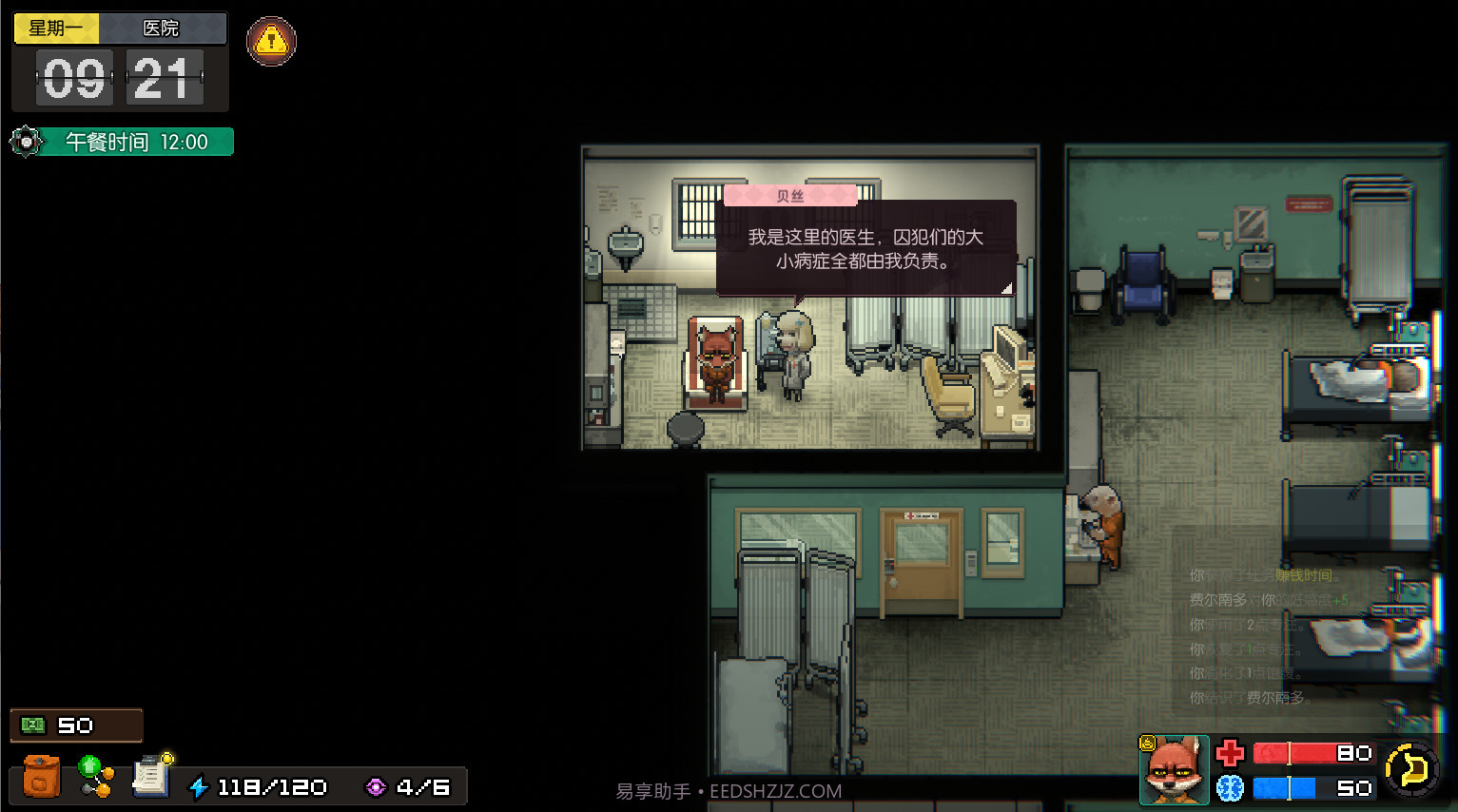Viewport: 1458px width, 812px height.
Task: Open the skill tree icon
Action: pos(95,776)
